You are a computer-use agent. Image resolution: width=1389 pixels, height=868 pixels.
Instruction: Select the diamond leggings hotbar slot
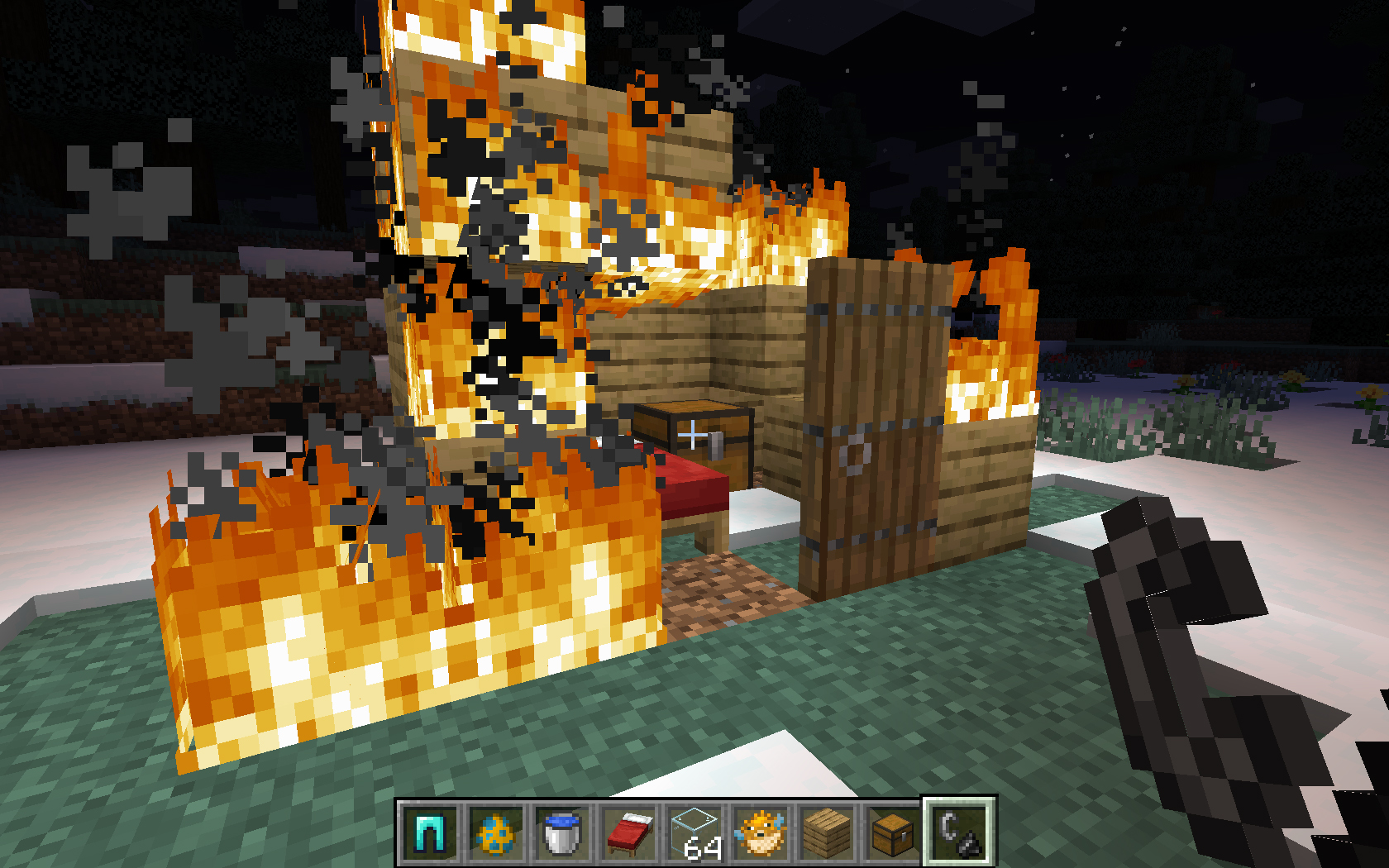click(430, 832)
